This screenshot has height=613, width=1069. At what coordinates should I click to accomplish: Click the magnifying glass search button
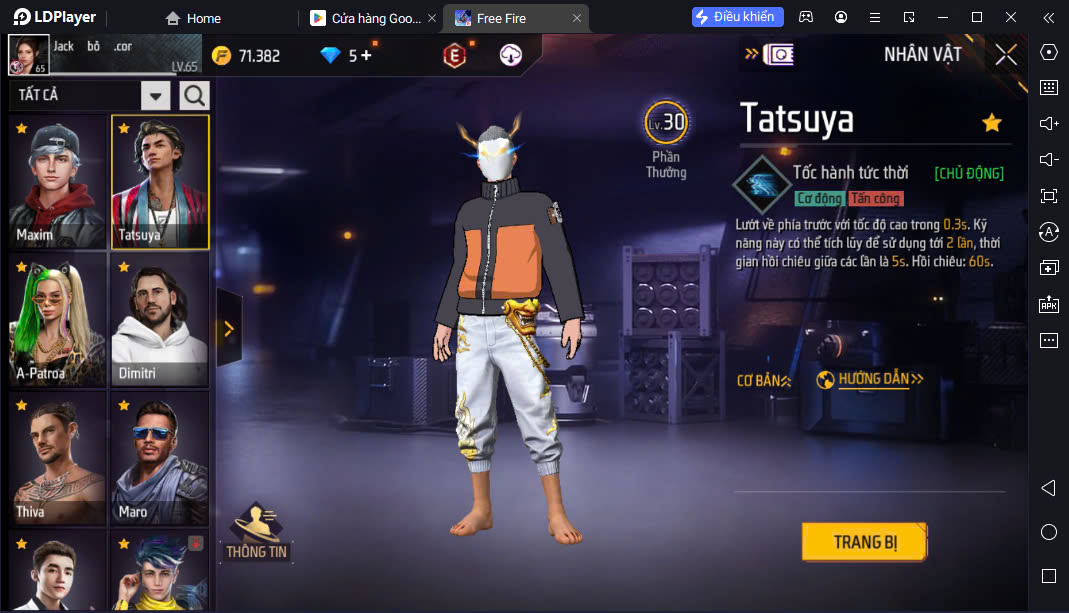coord(194,96)
